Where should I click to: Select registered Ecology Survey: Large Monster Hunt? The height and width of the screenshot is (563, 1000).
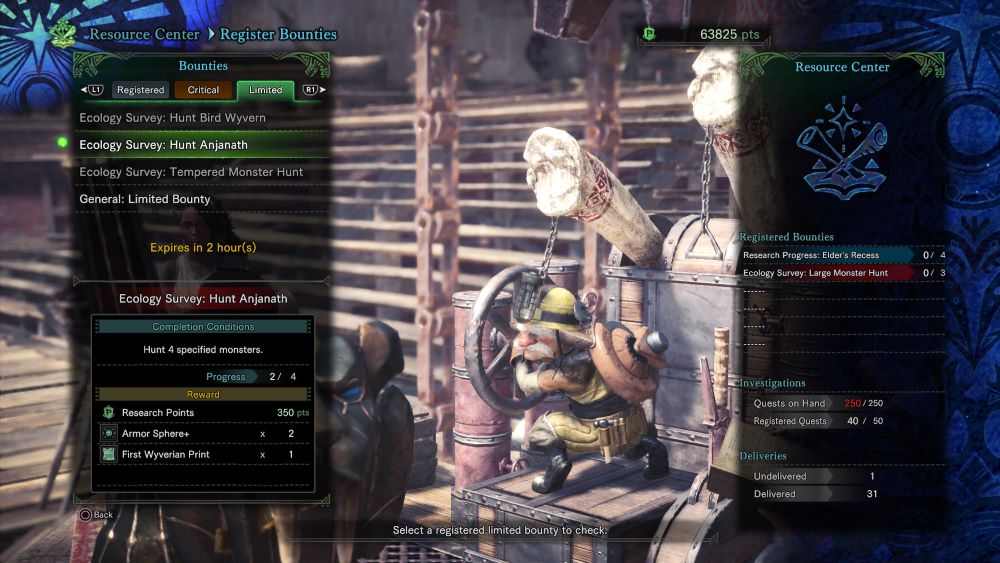coord(825,273)
